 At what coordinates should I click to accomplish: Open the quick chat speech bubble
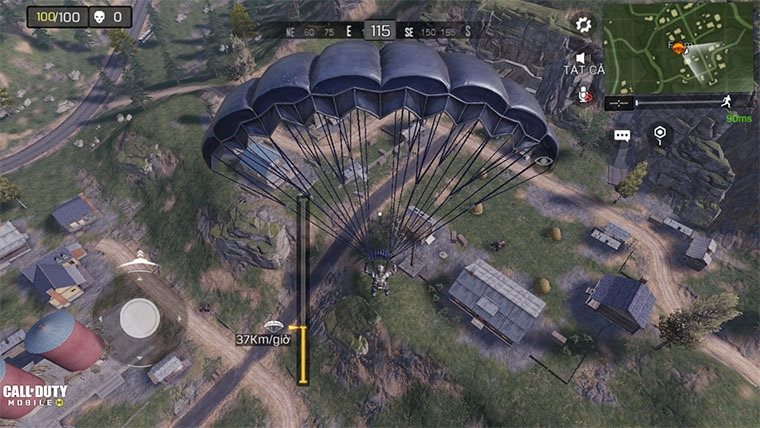coord(622,135)
